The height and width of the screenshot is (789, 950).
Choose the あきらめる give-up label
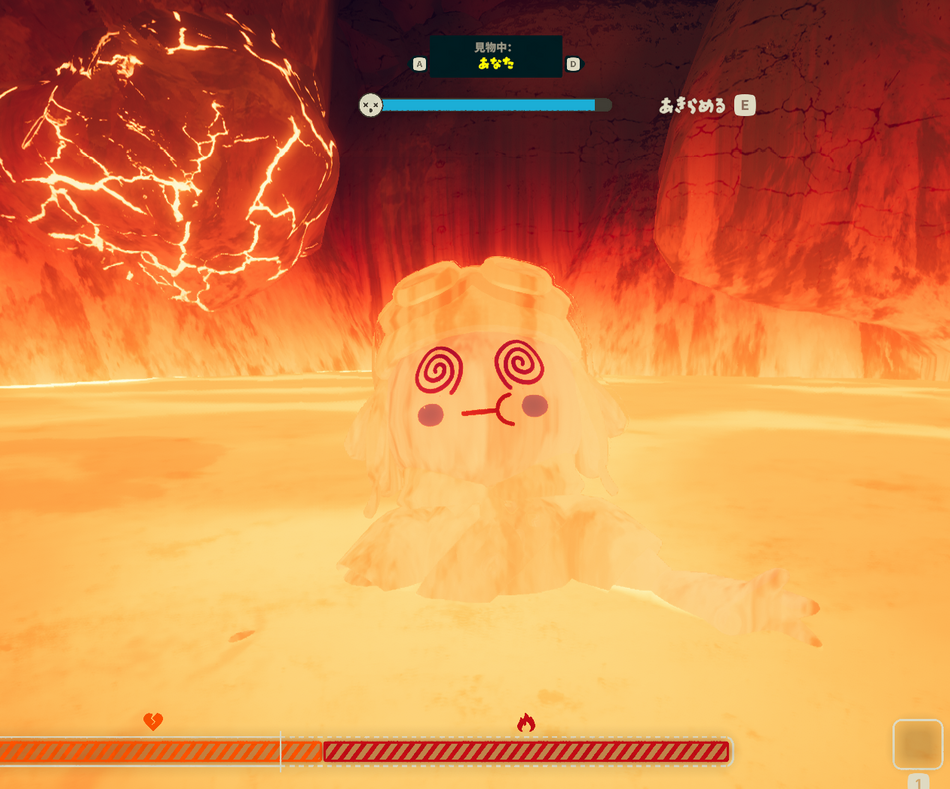[692, 105]
